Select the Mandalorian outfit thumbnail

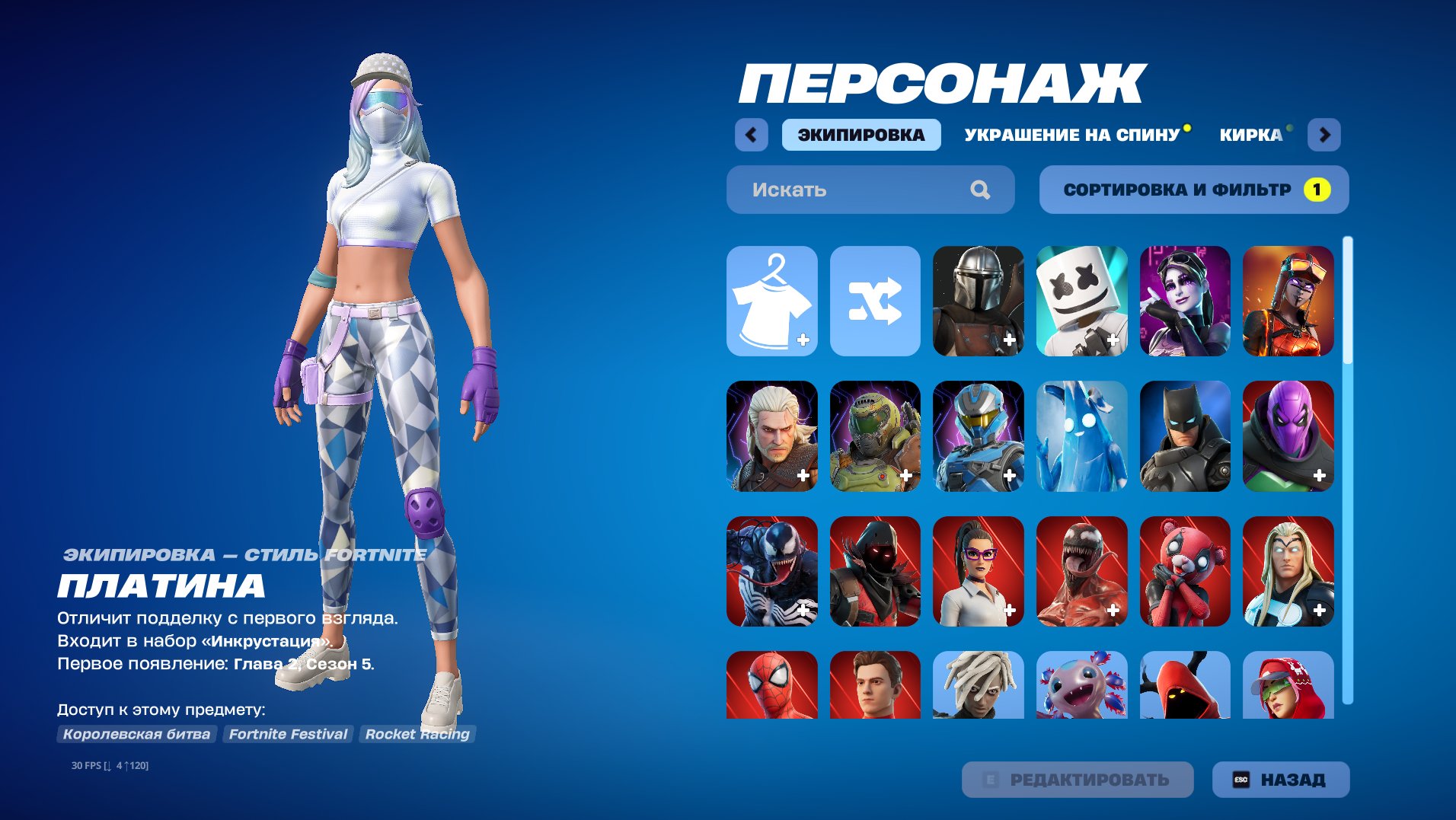[x=977, y=301]
